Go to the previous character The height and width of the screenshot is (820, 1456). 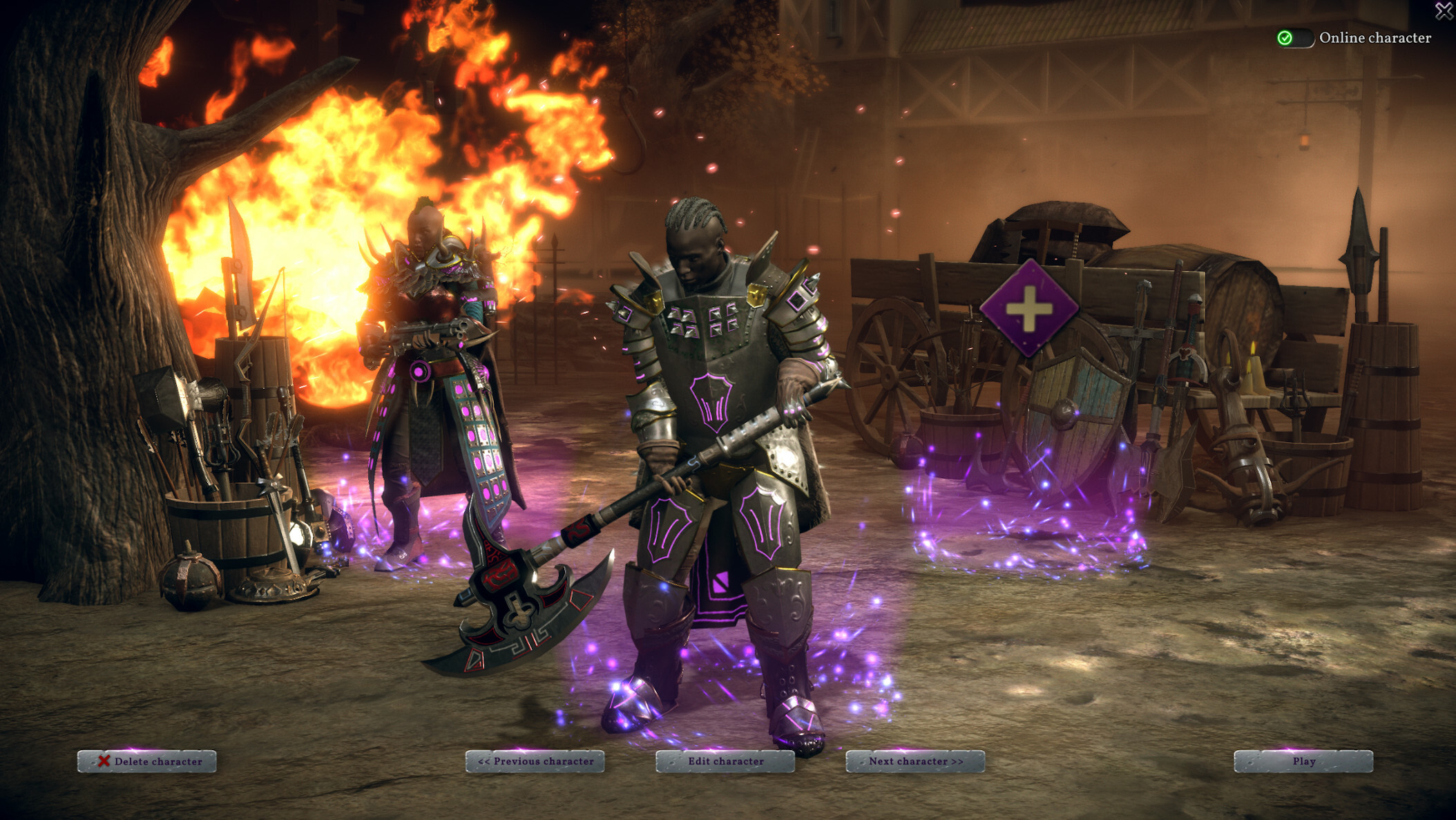[x=535, y=761]
